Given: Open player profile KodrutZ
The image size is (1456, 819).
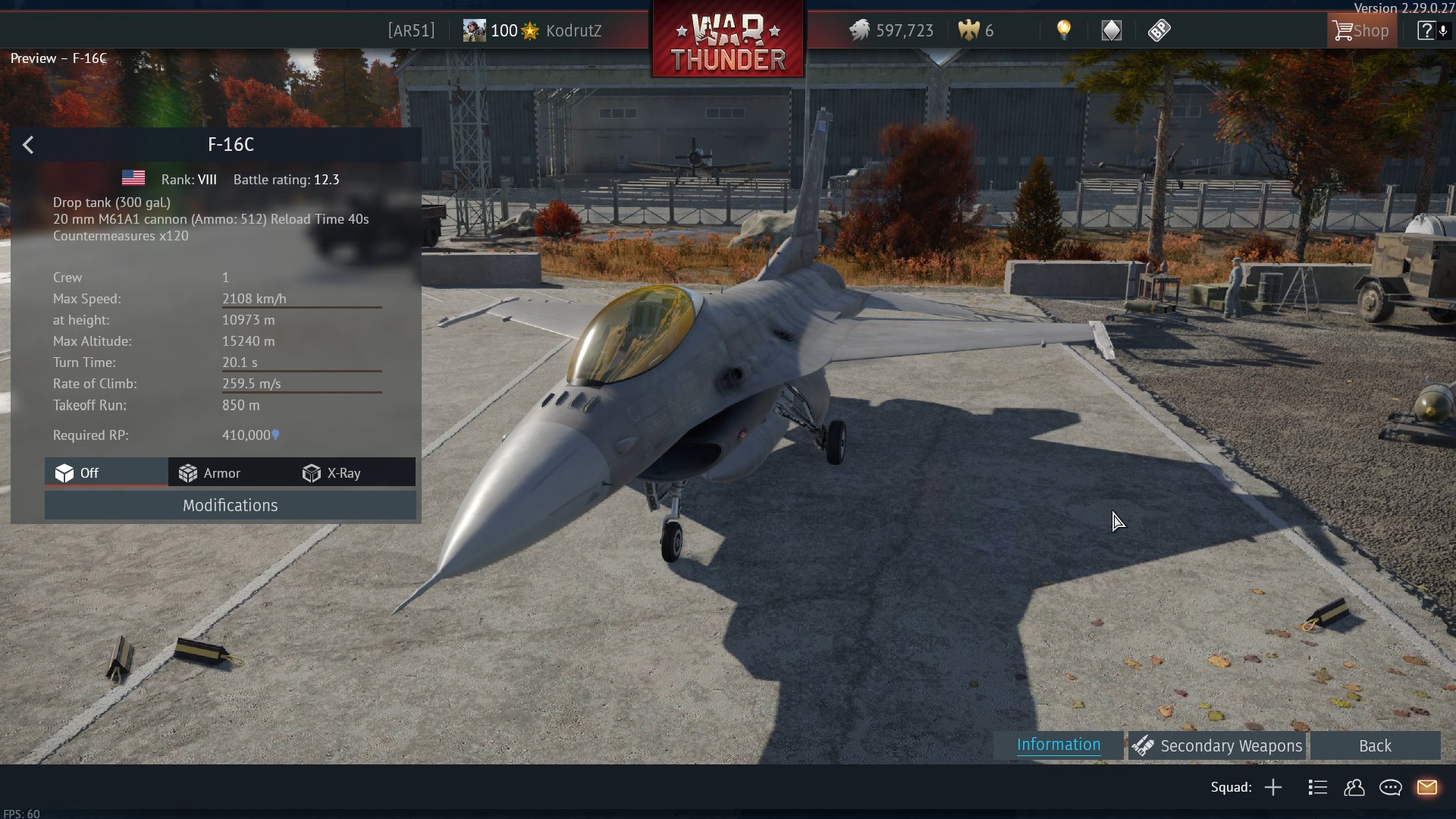Looking at the screenshot, I should (573, 31).
